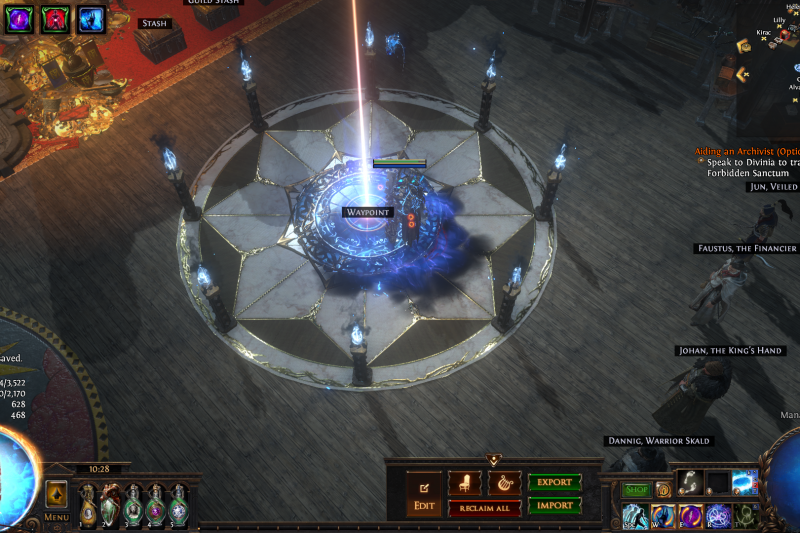Open the Menu button
This screenshot has height=533, width=800.
[56, 518]
